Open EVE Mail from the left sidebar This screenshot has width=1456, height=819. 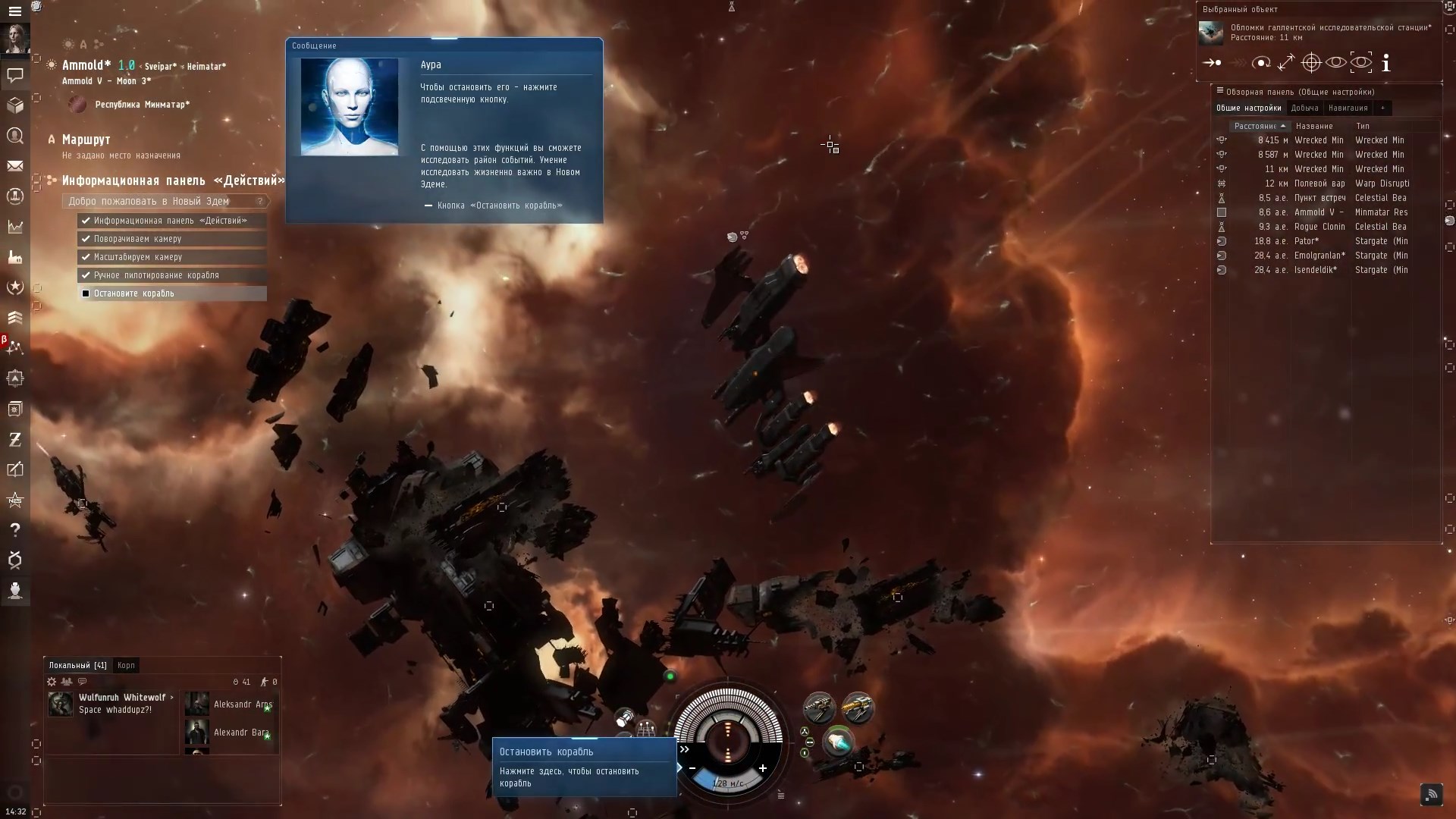15,166
